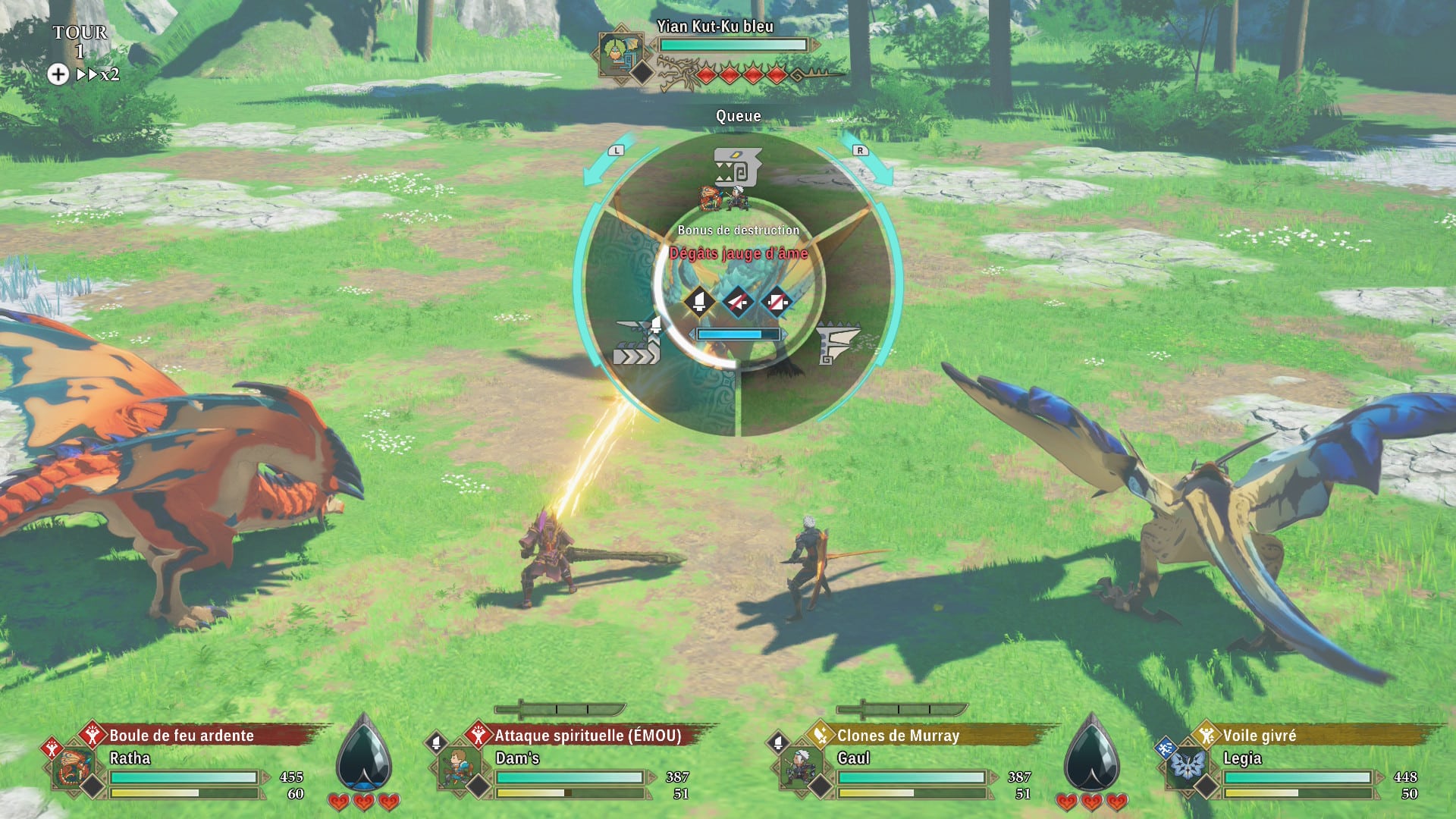The width and height of the screenshot is (1456, 819).
Task: Choose the Clones de Murray skill
Action: click(x=898, y=735)
